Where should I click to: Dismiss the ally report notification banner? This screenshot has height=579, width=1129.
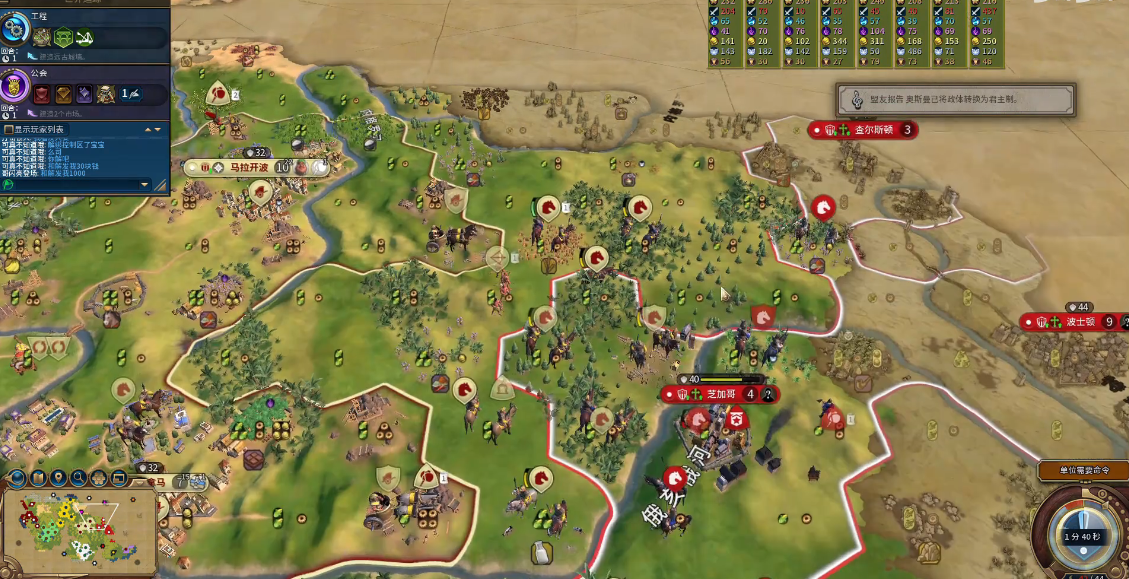click(x=955, y=99)
